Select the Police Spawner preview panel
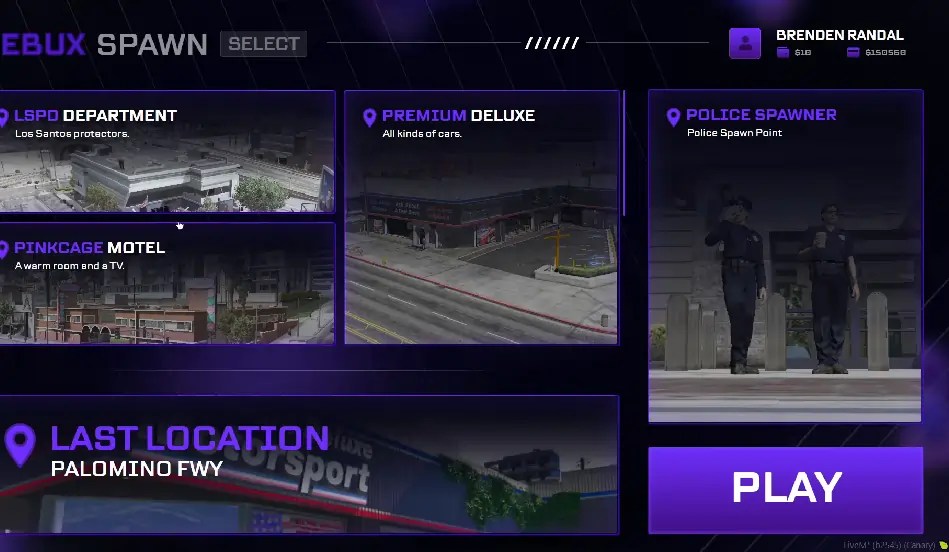Screen dimensions: 949x552 [x=785, y=255]
